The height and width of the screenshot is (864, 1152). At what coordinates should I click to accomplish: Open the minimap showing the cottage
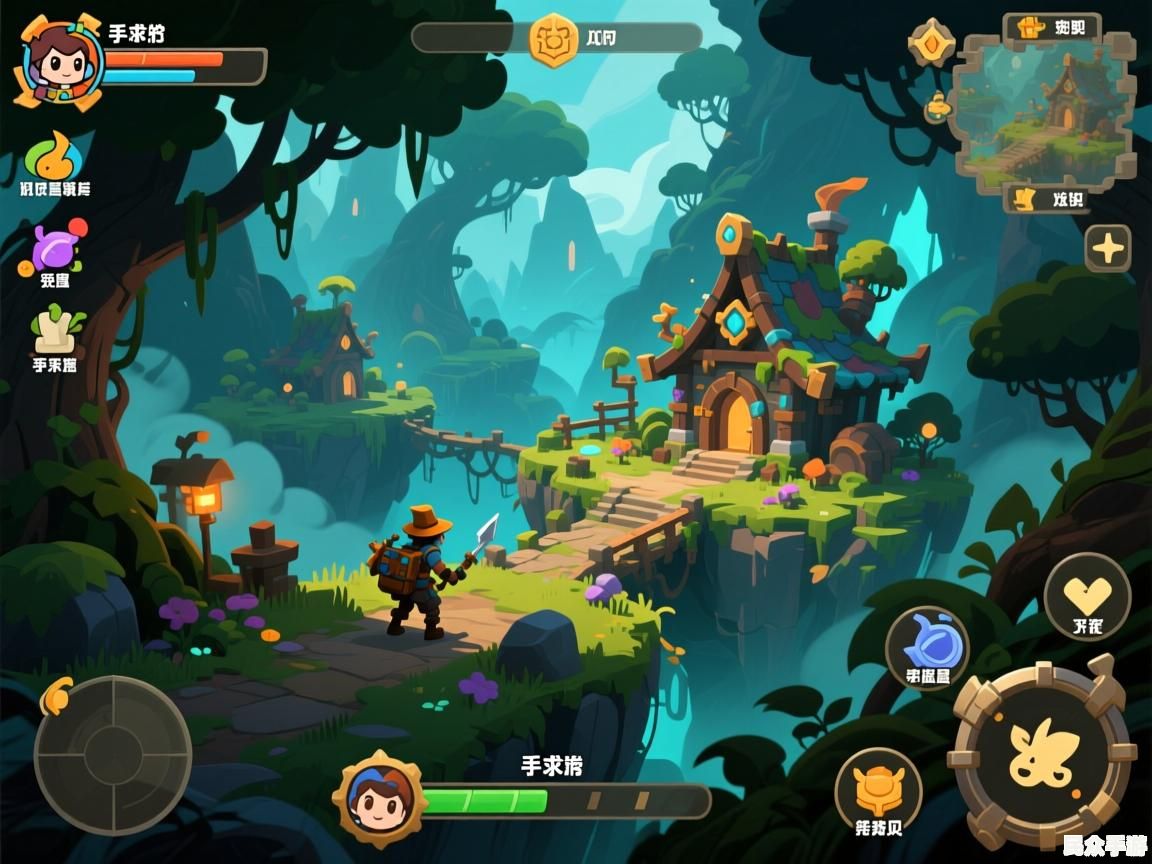pyautogui.click(x=1045, y=110)
